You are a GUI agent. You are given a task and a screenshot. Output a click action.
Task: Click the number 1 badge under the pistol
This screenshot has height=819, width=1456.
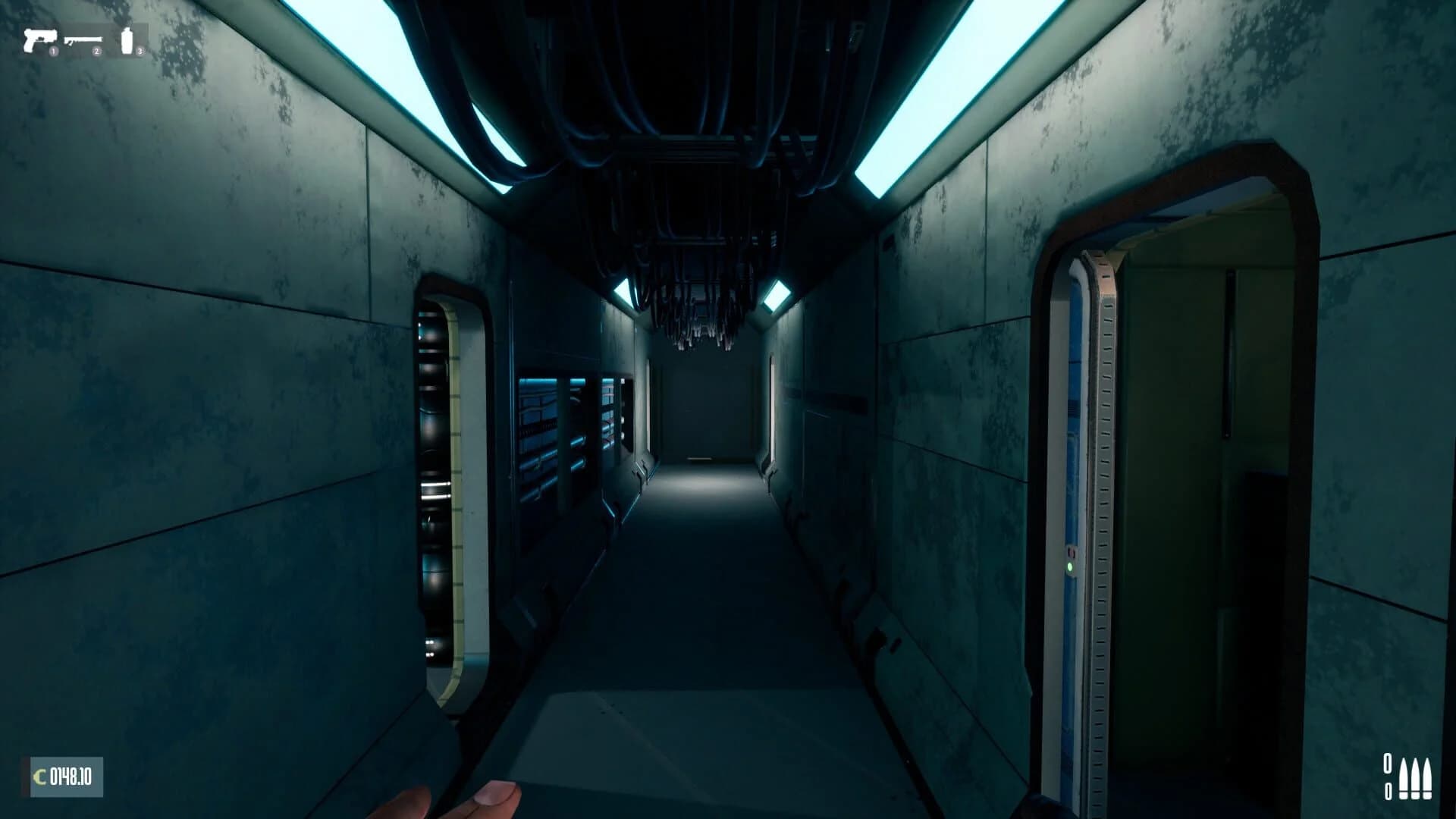pos(53,51)
